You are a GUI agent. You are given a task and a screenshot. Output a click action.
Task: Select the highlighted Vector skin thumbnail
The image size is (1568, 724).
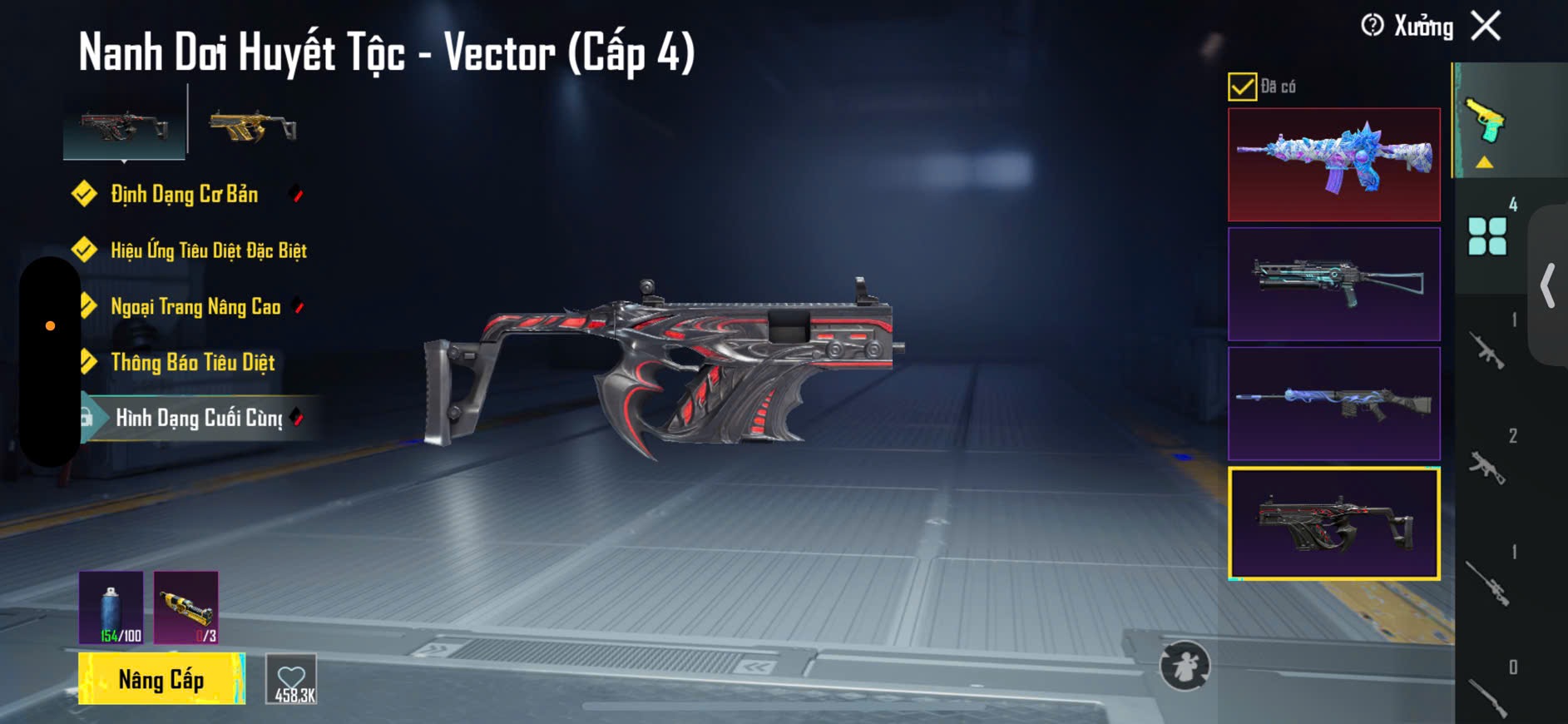[x=1333, y=523]
